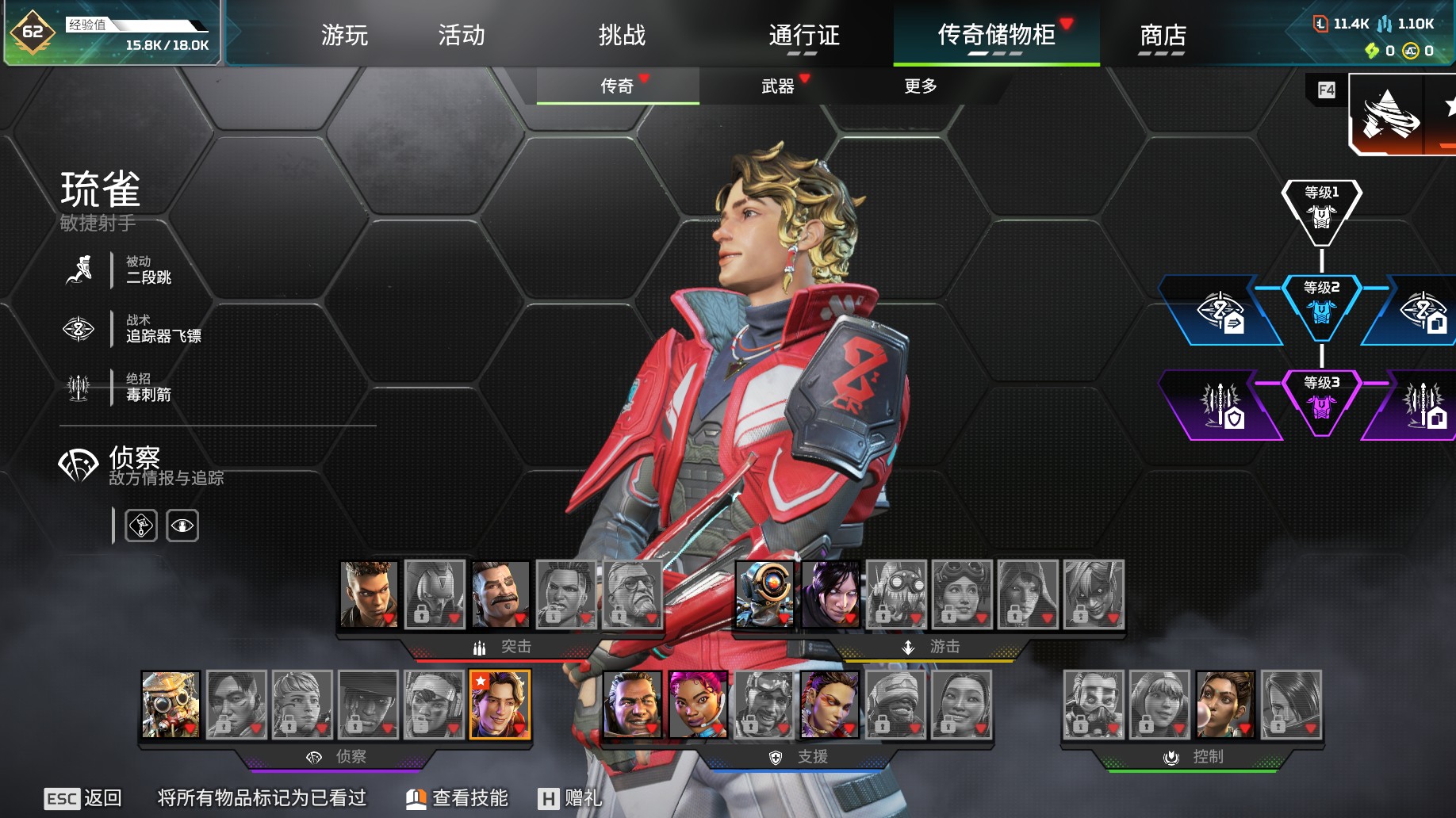1456x818 pixels.
Task: Open 查看技能 view abilities
Action: coord(458,798)
